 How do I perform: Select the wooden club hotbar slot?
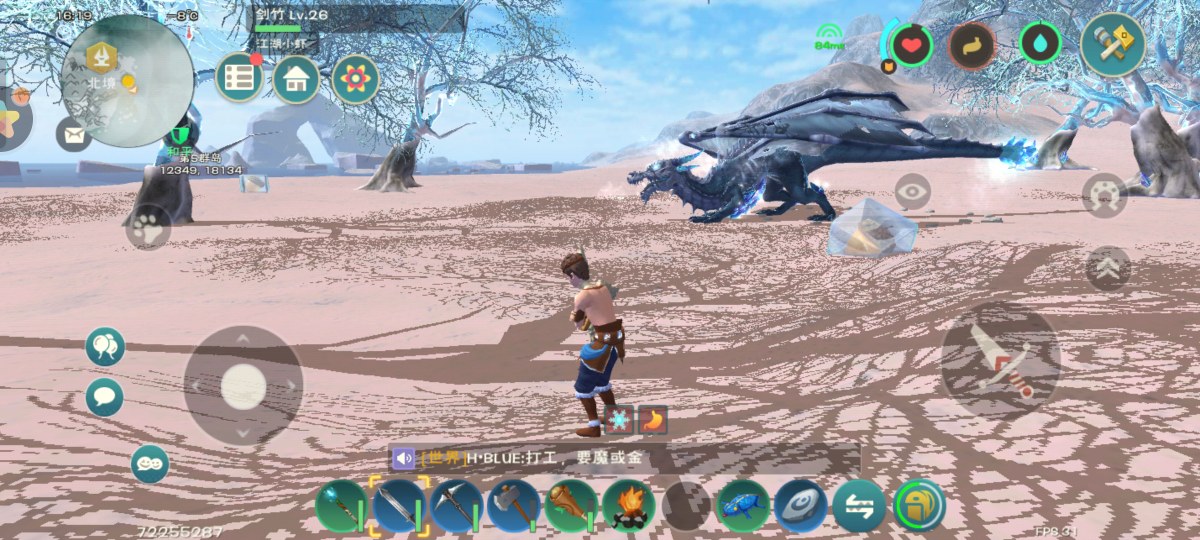571,506
